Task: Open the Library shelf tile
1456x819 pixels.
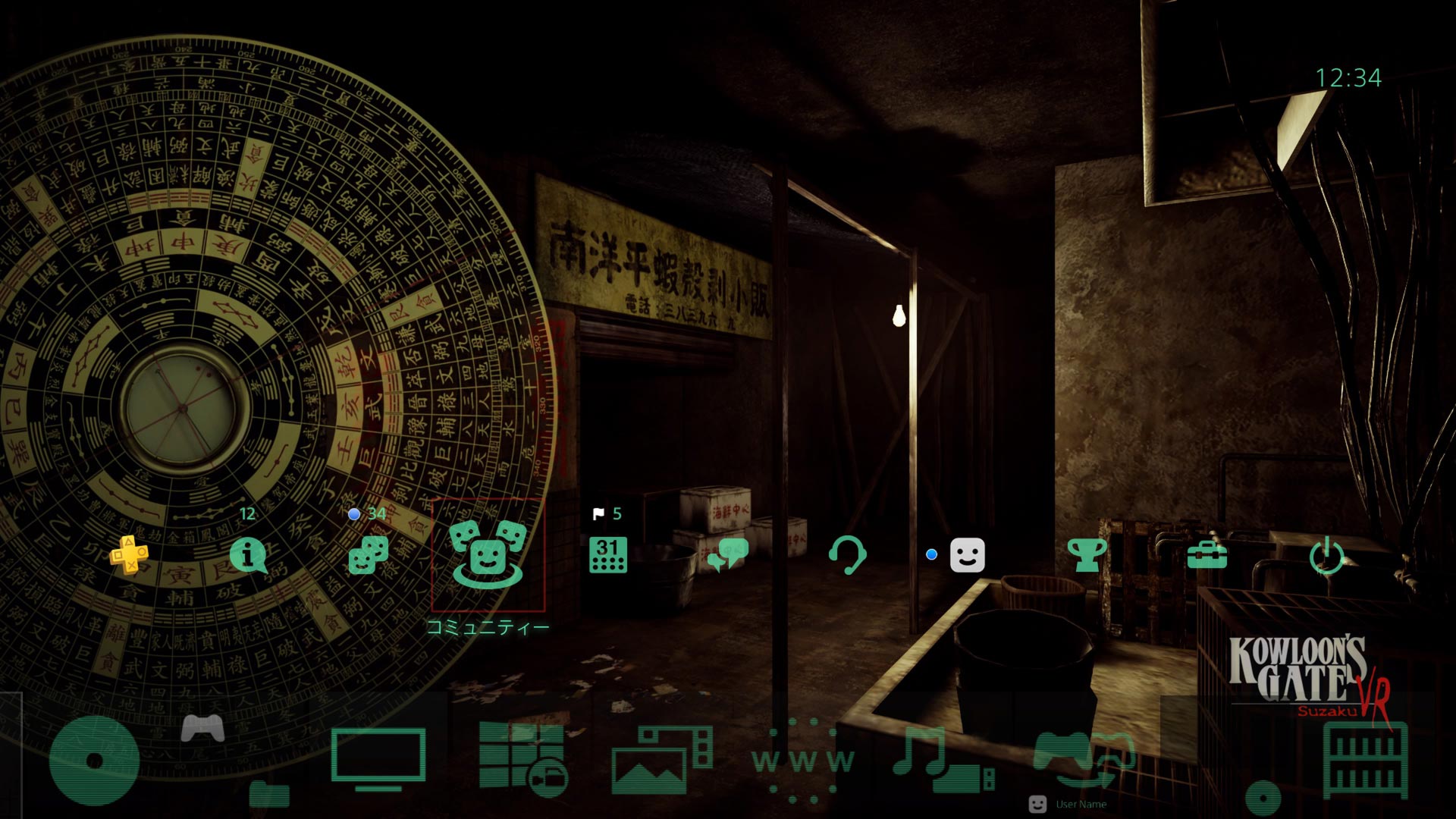Action: point(1365,760)
